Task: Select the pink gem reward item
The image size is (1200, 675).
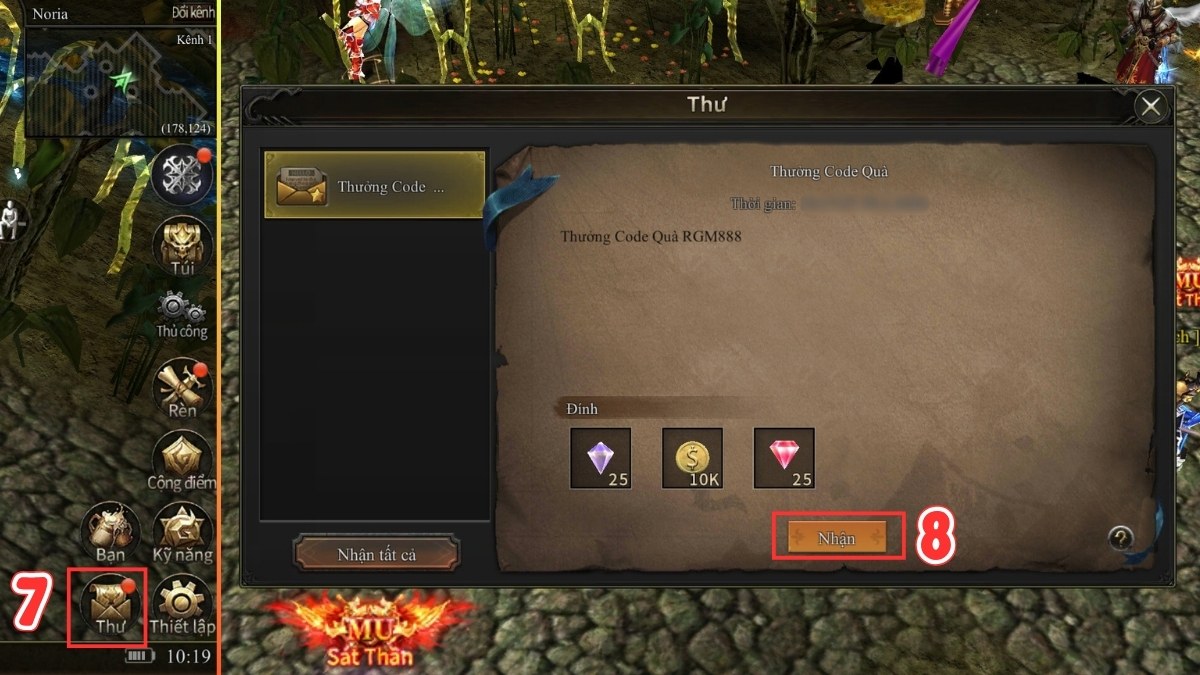Action: (784, 458)
